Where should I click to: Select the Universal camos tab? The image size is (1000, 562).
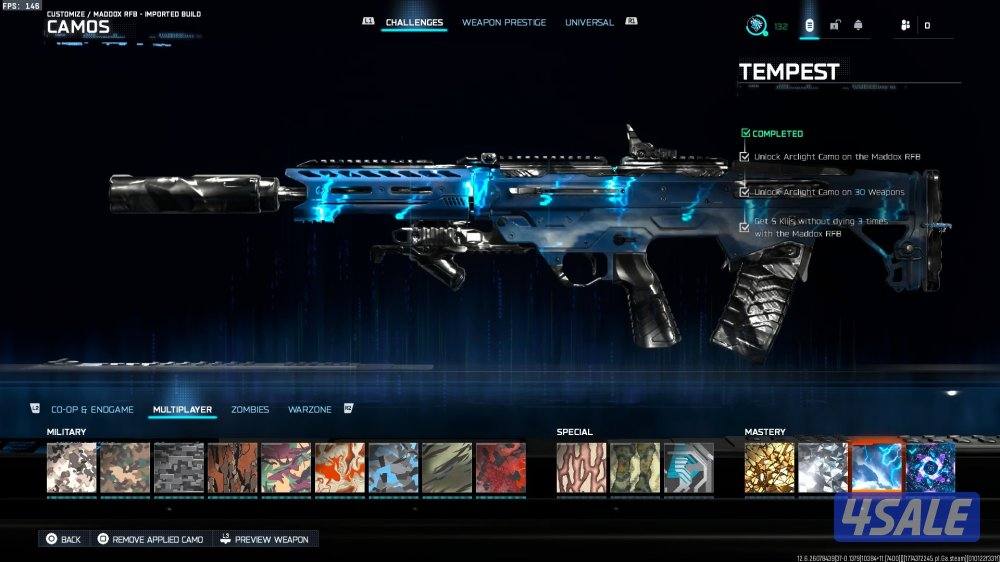click(x=589, y=22)
